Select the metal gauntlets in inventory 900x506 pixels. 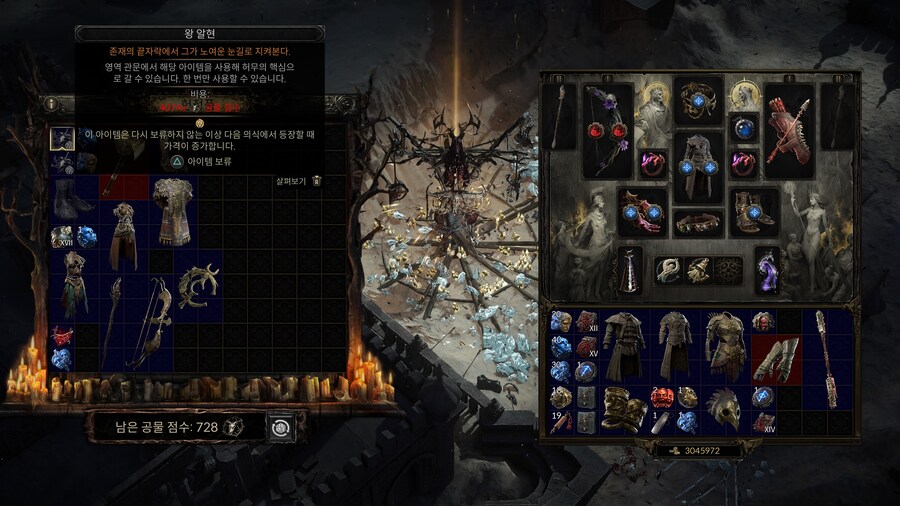[776, 358]
